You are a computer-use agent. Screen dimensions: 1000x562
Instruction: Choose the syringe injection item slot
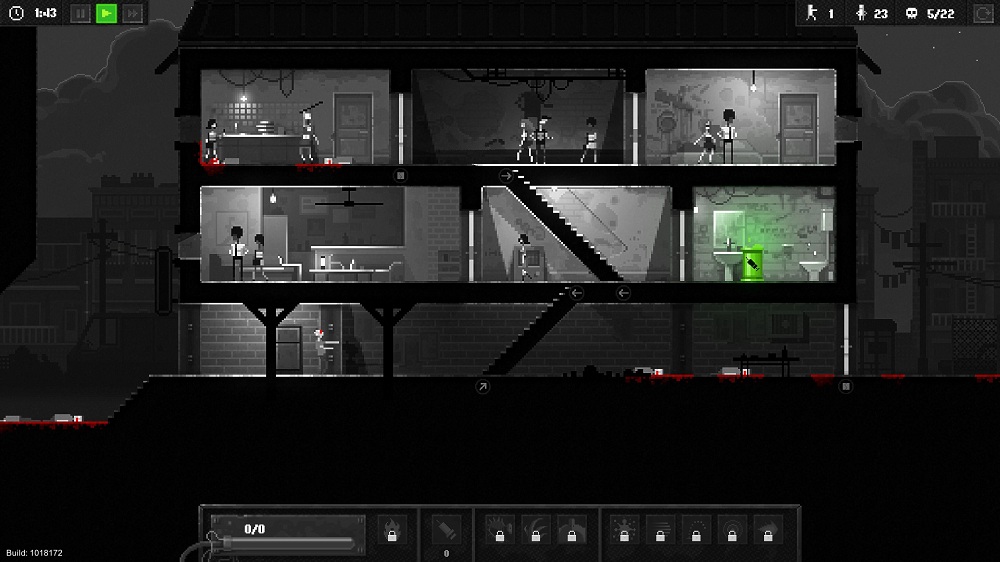[446, 527]
